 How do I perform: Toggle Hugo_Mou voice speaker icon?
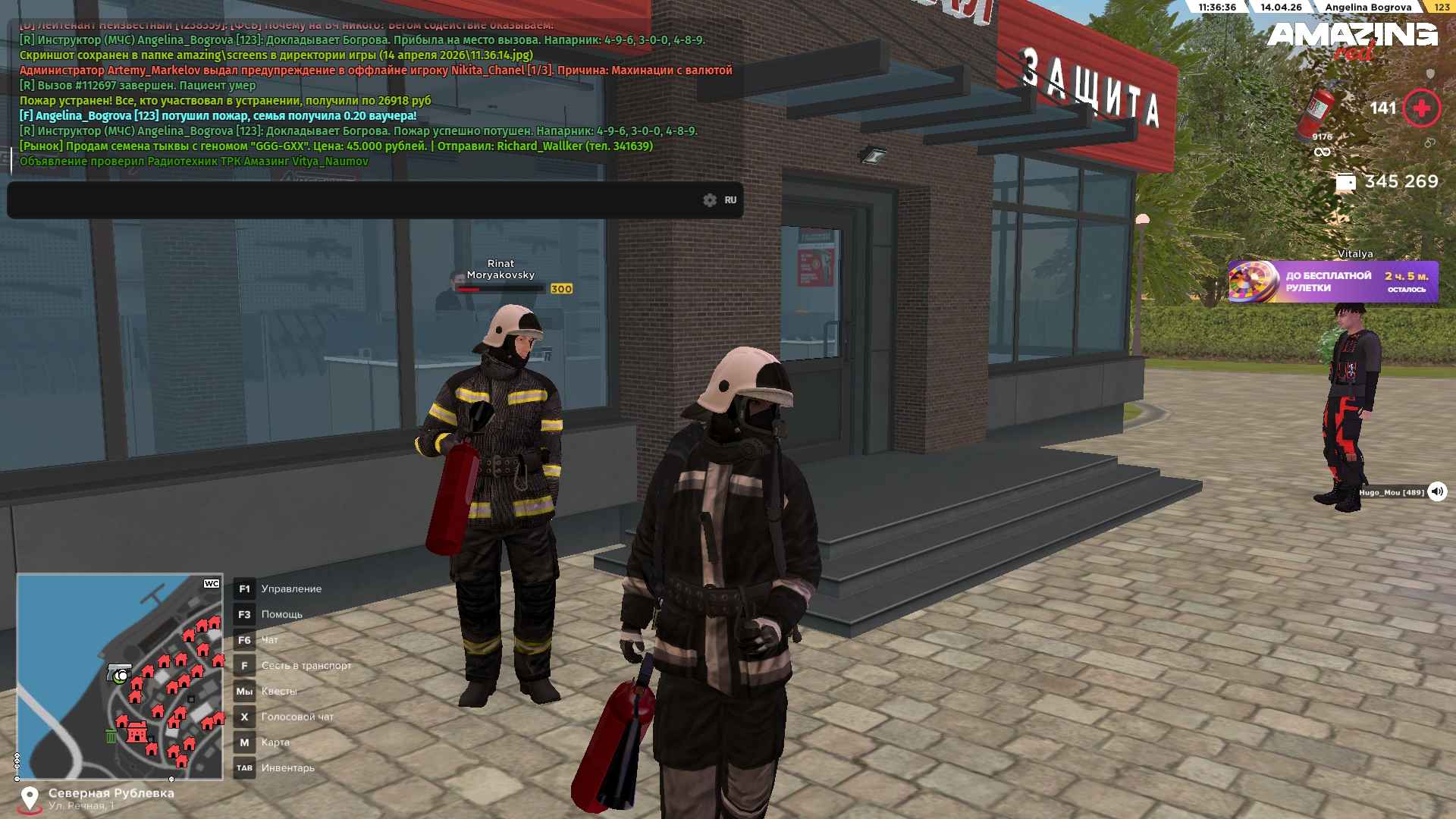click(1437, 492)
